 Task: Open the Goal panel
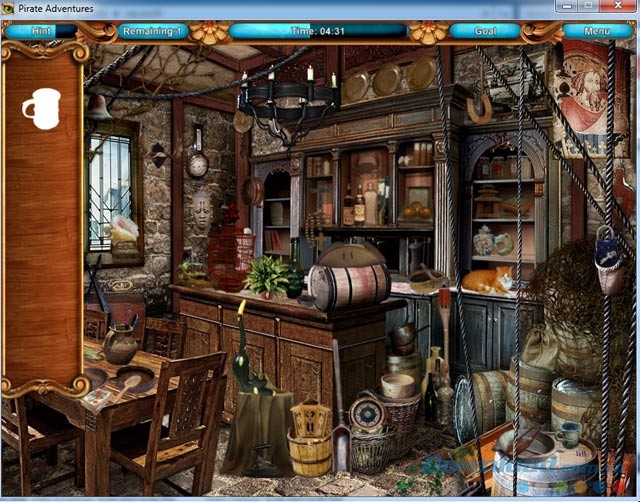click(484, 31)
